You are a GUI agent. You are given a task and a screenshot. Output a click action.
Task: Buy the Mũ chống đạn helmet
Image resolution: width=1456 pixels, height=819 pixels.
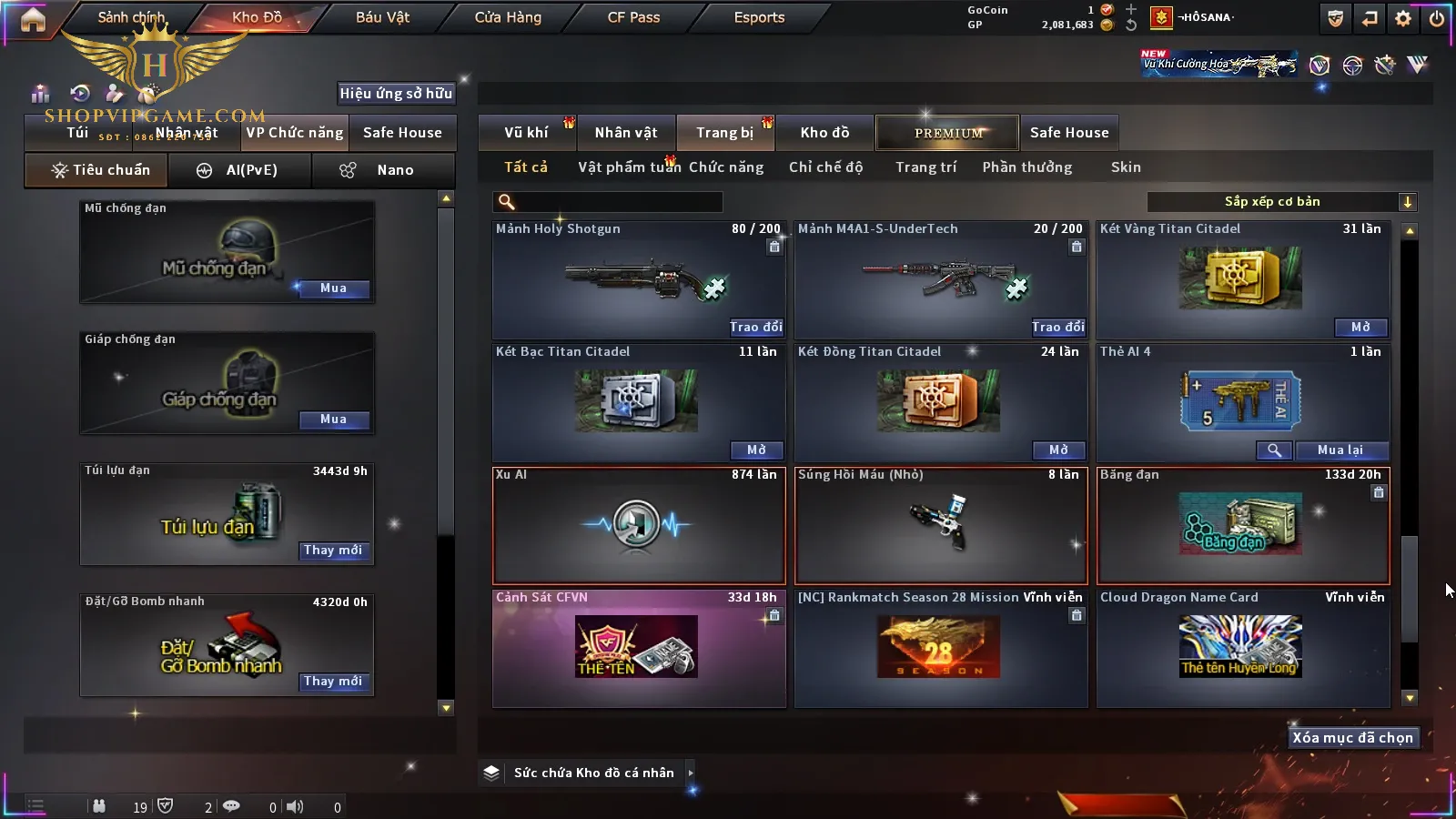333,288
